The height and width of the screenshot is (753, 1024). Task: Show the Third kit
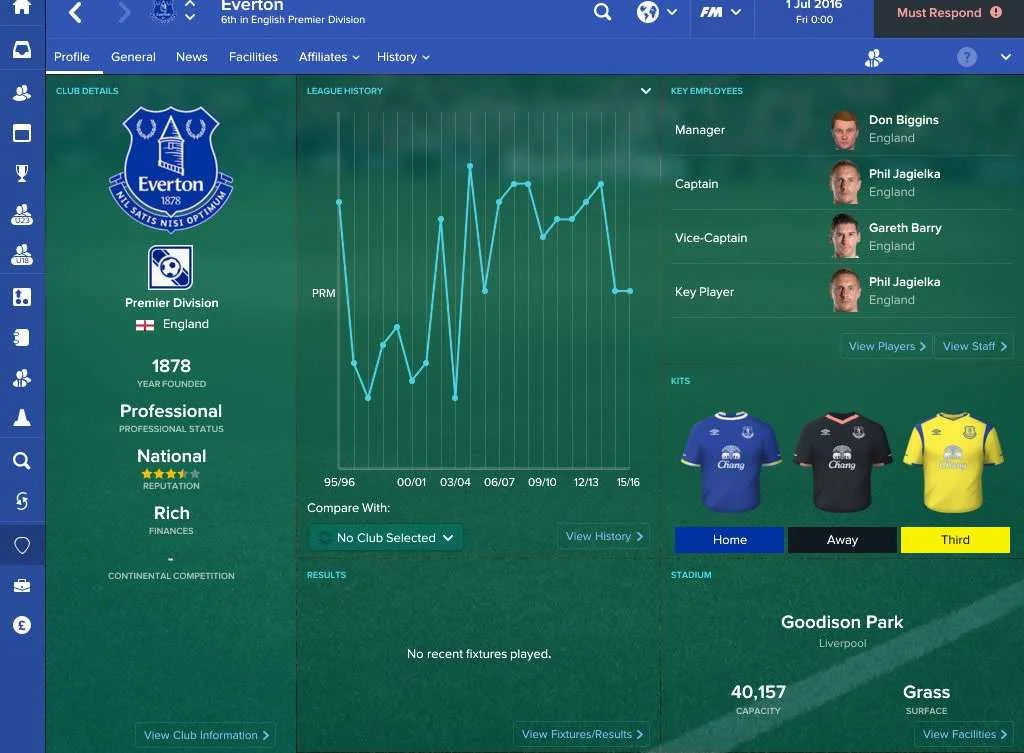pos(955,540)
